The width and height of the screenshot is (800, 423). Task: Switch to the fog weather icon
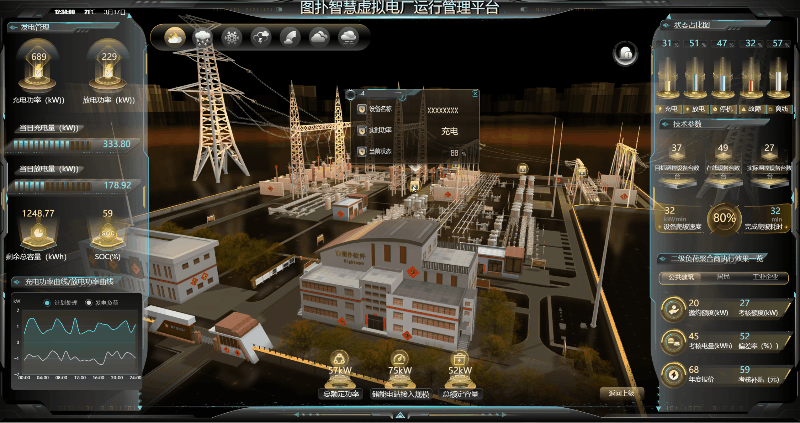[x=349, y=37]
